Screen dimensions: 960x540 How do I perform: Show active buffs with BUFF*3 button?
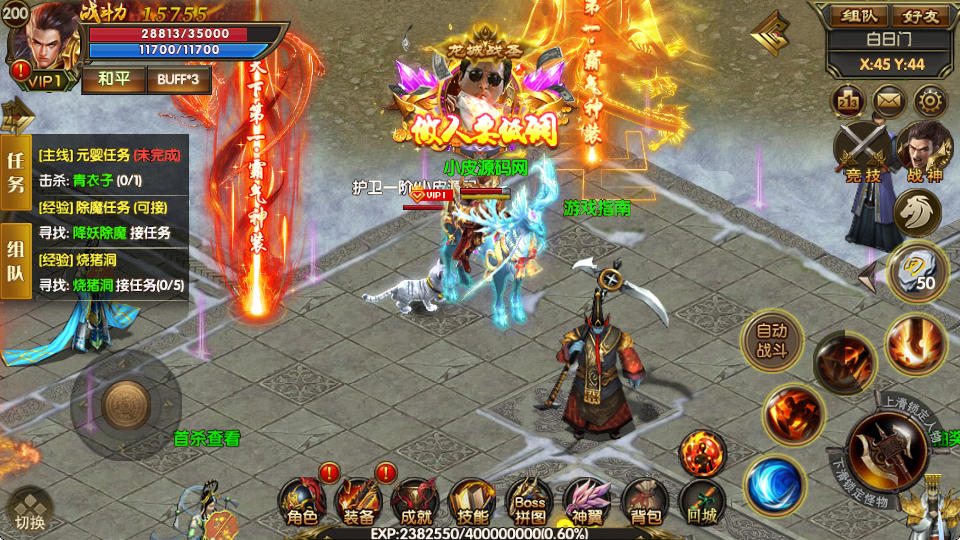(178, 79)
